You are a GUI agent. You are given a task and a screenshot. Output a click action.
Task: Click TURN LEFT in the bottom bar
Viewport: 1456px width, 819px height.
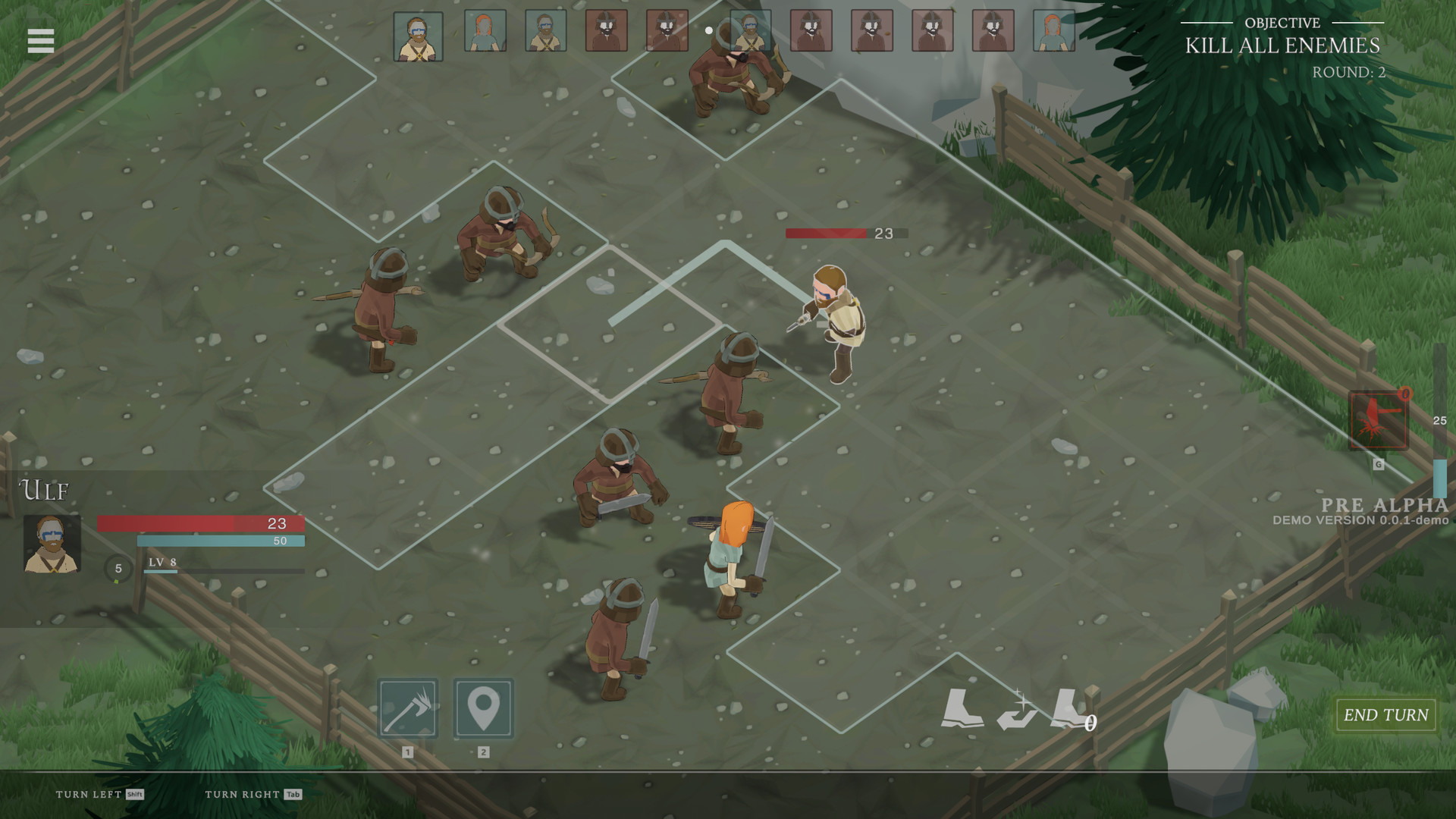91,795
